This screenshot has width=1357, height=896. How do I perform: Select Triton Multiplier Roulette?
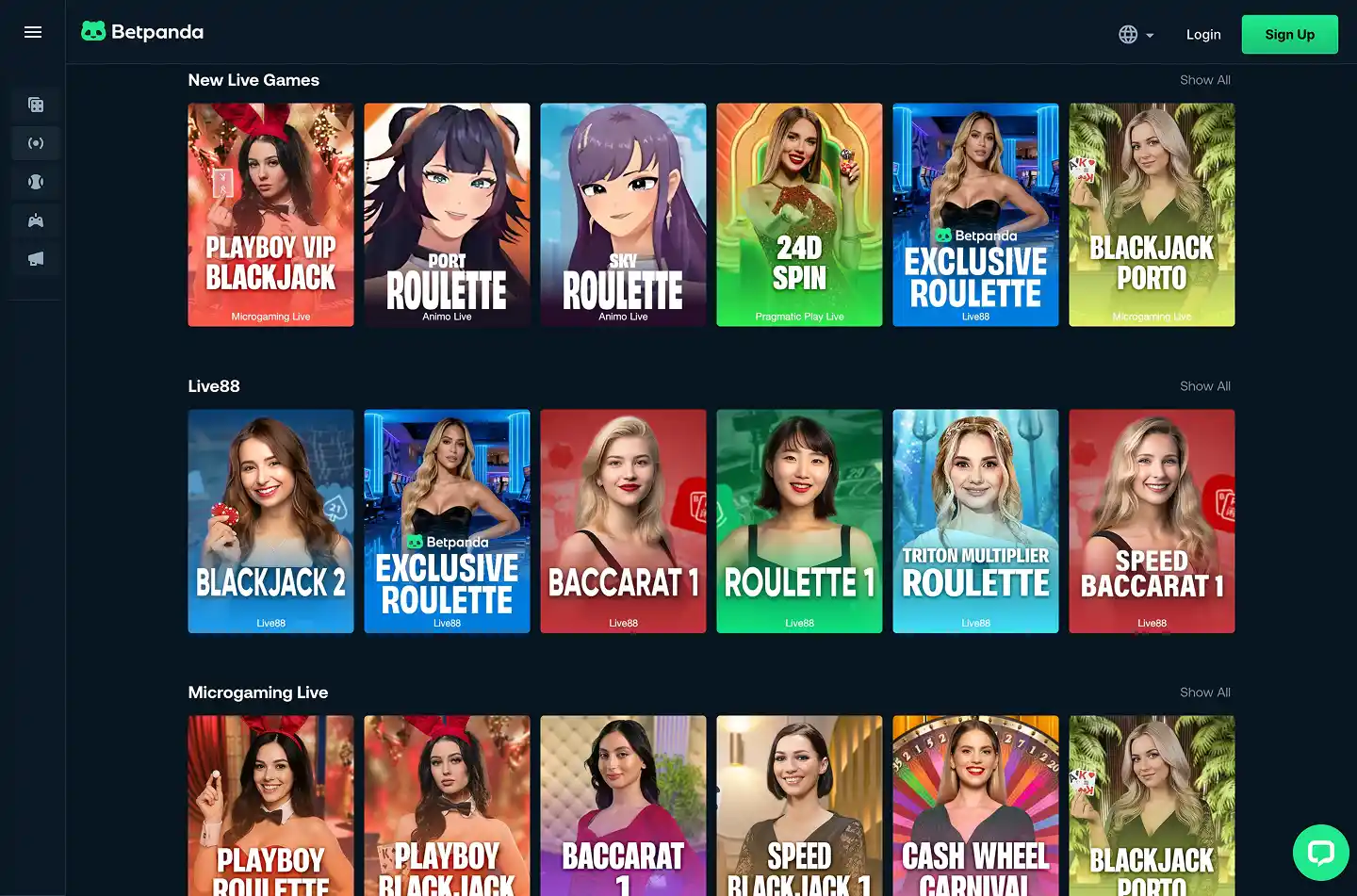(975, 521)
